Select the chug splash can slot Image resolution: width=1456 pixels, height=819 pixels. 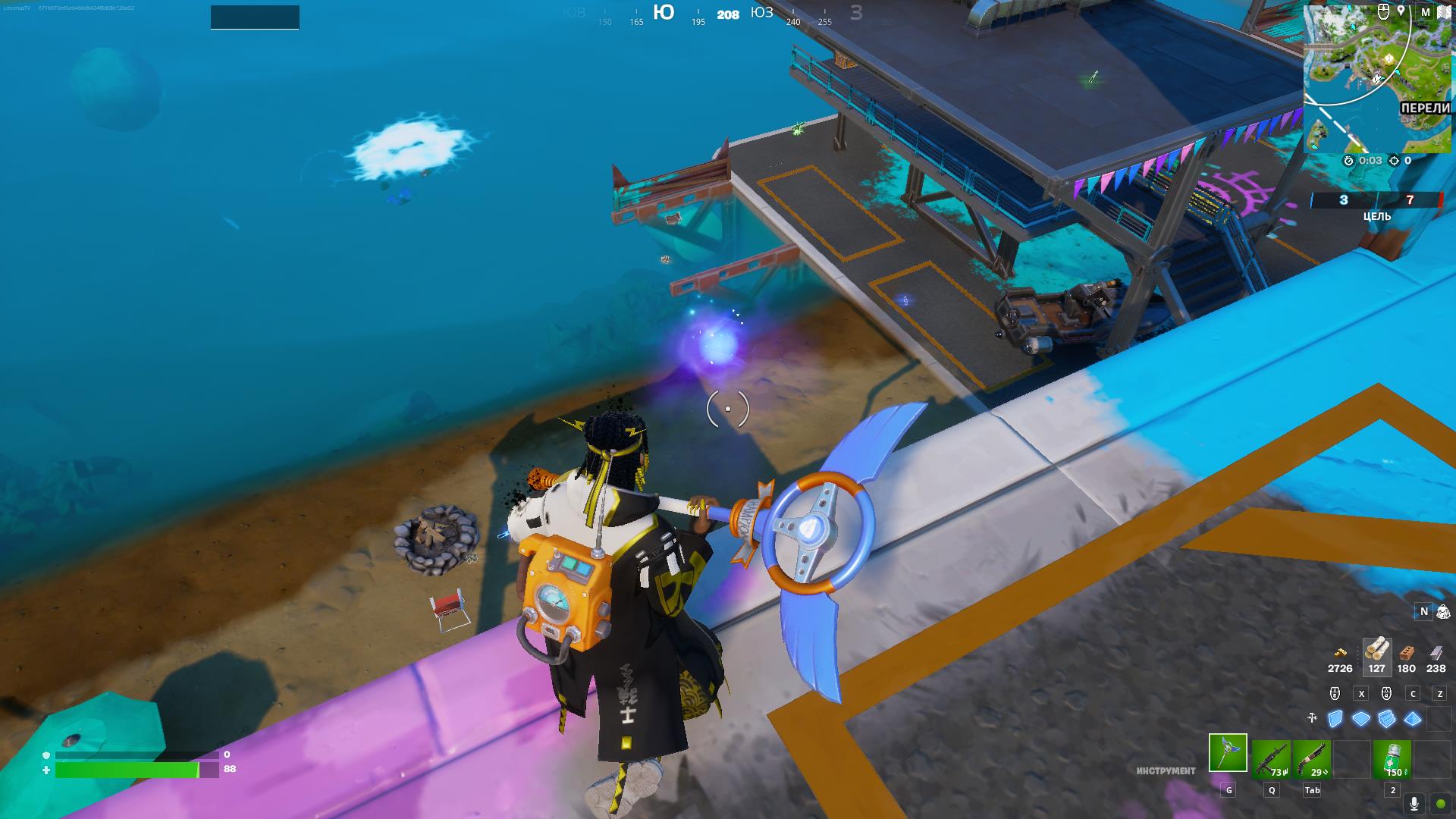click(x=1392, y=759)
